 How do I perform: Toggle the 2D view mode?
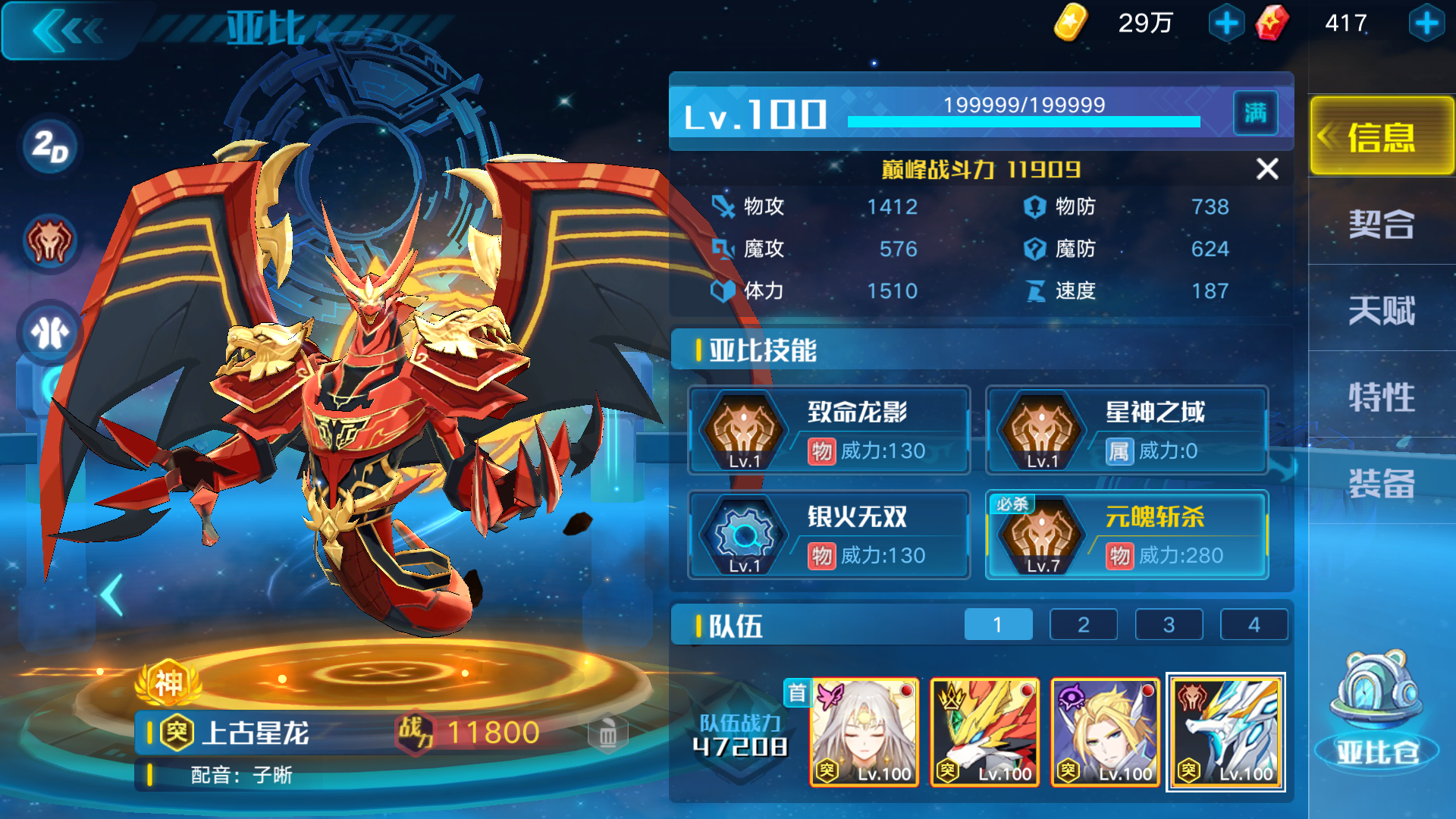pyautogui.click(x=48, y=146)
